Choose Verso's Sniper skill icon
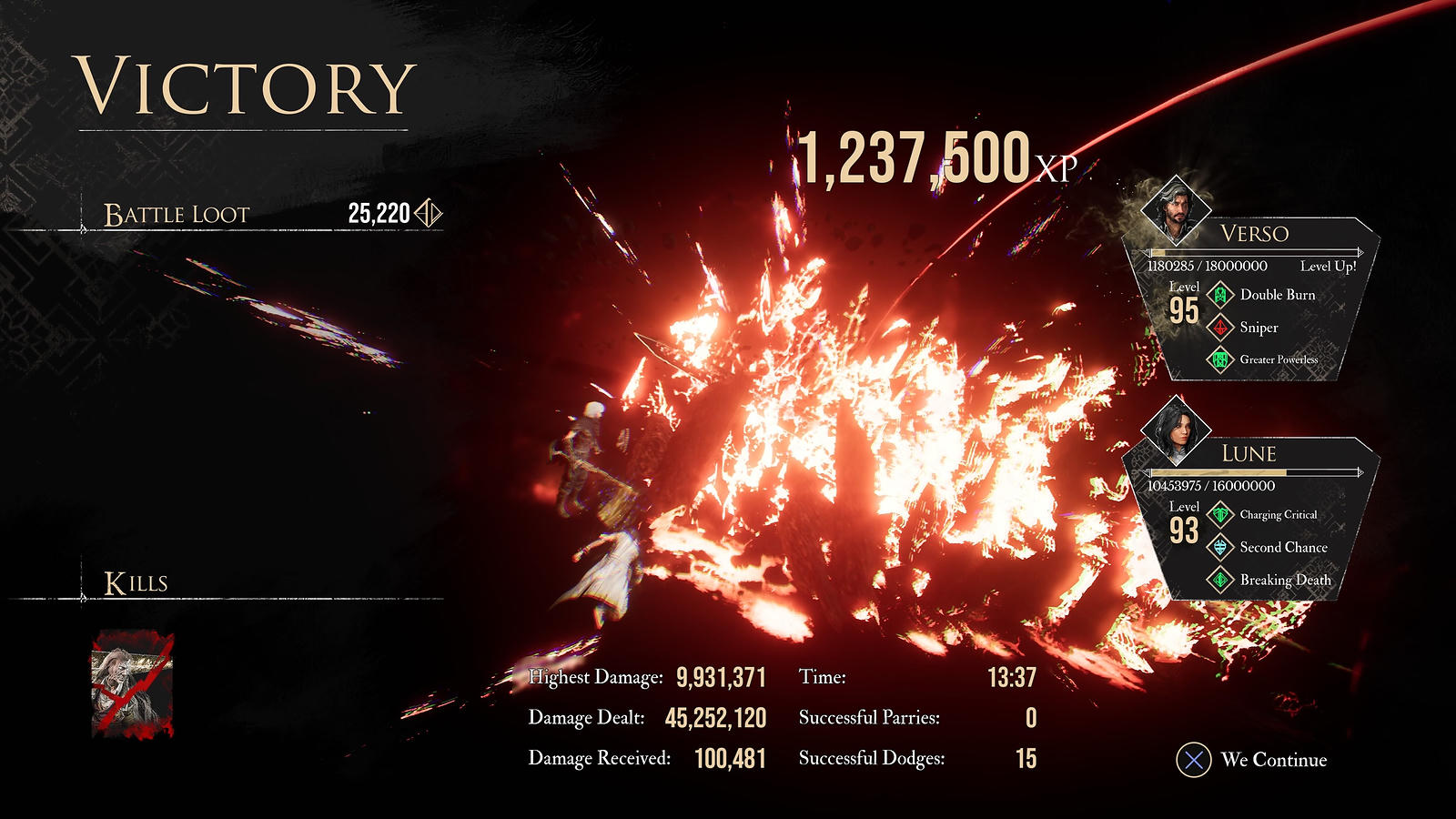The image size is (1456, 819). [1220, 328]
